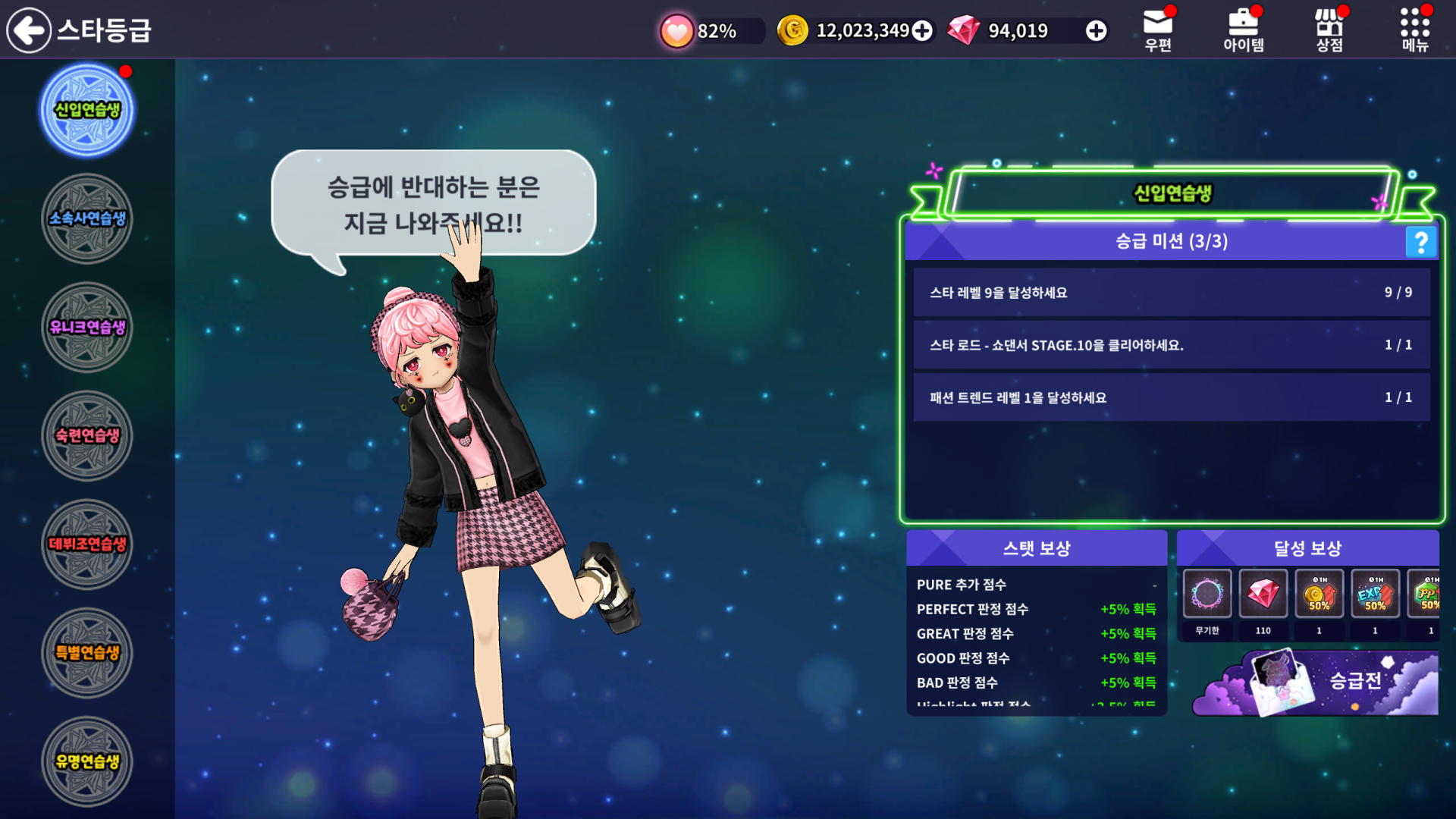Add more gold coins with plus button
Image resolution: width=1456 pixels, height=819 pixels.
click(x=922, y=31)
